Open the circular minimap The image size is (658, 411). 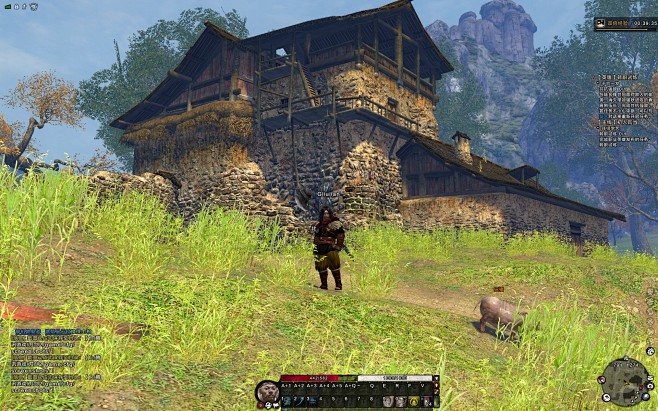pos(623,380)
